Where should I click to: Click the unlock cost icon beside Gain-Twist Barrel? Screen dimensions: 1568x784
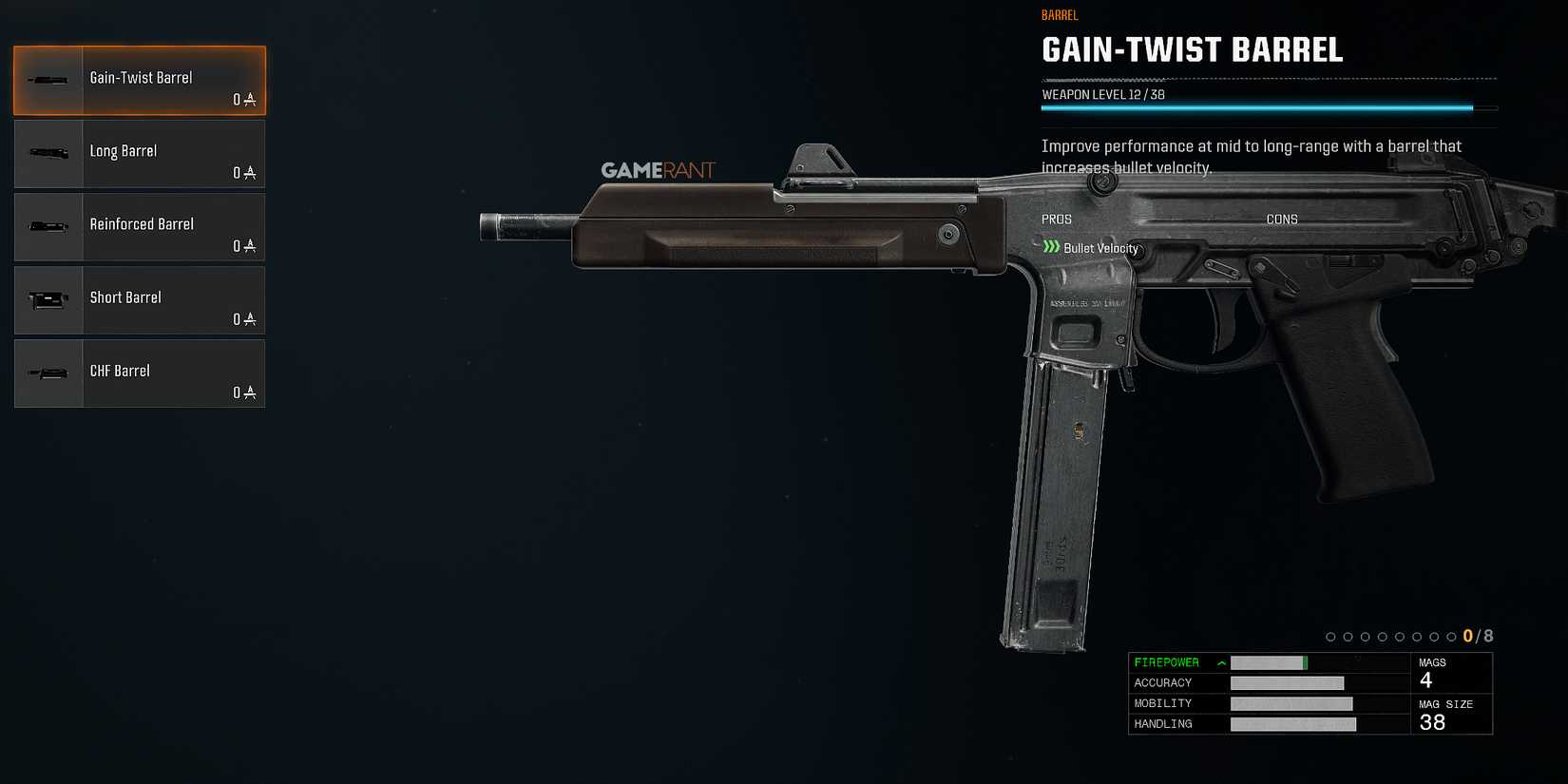(250, 100)
